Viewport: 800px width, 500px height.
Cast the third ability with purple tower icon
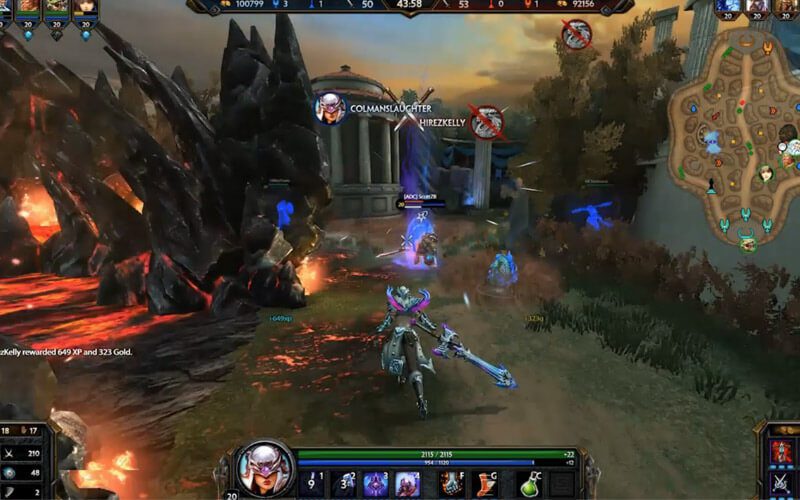(376, 484)
